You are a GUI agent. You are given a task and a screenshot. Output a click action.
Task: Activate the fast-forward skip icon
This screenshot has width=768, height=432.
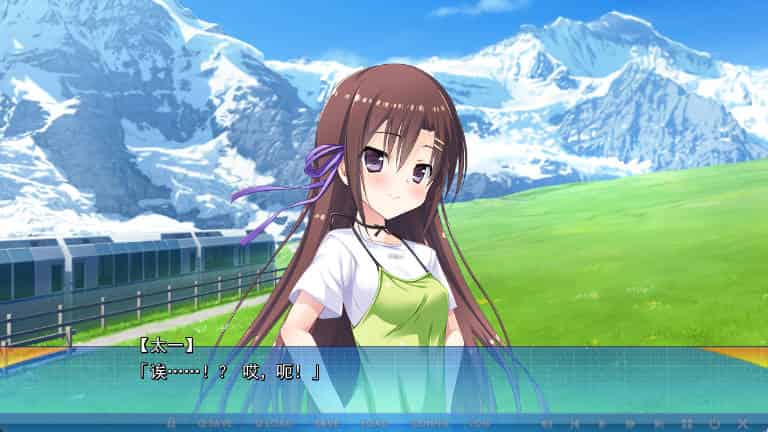click(x=630, y=423)
